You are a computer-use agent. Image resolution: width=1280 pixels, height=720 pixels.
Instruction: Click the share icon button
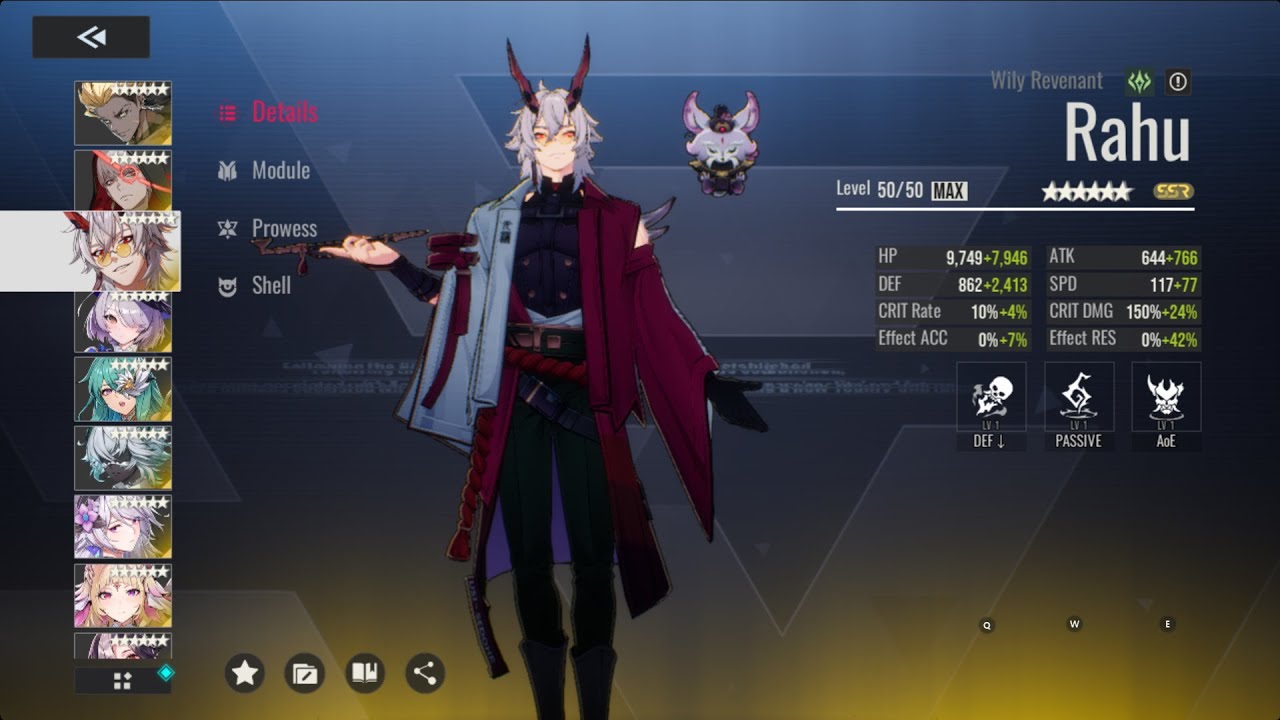tap(425, 673)
